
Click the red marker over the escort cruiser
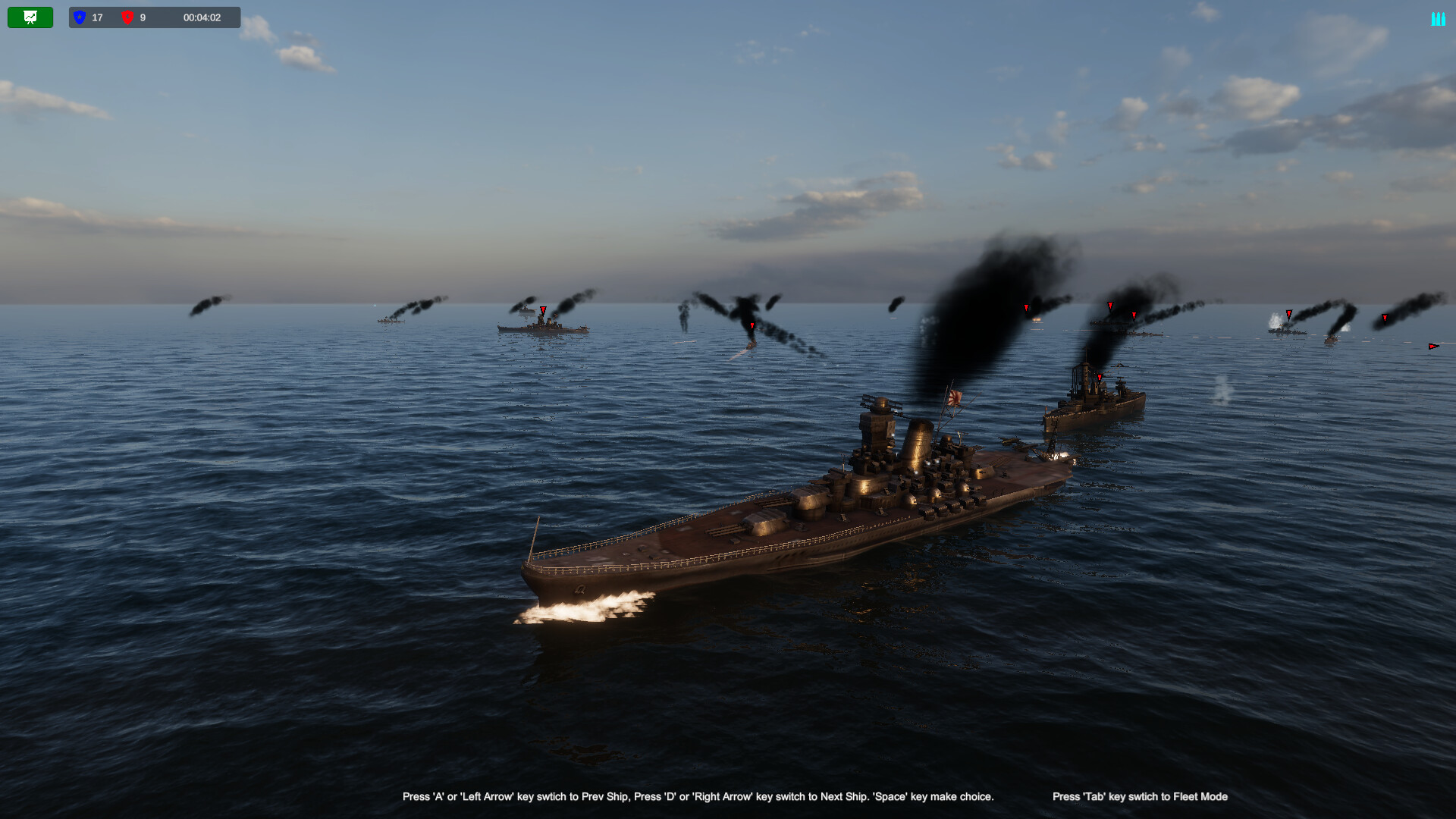point(1100,376)
